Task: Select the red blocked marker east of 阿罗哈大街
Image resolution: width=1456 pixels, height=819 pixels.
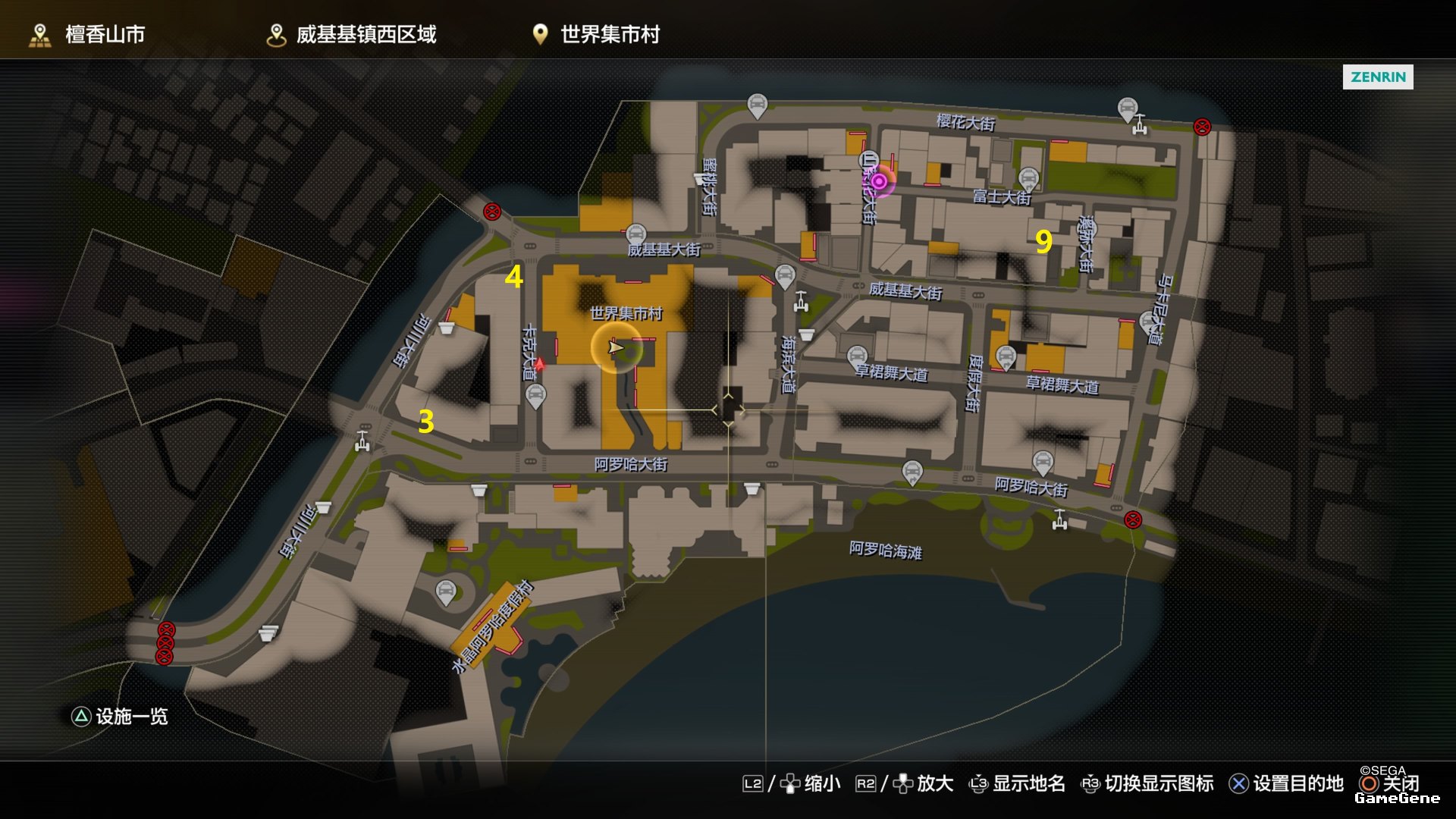Action: 1132,519
